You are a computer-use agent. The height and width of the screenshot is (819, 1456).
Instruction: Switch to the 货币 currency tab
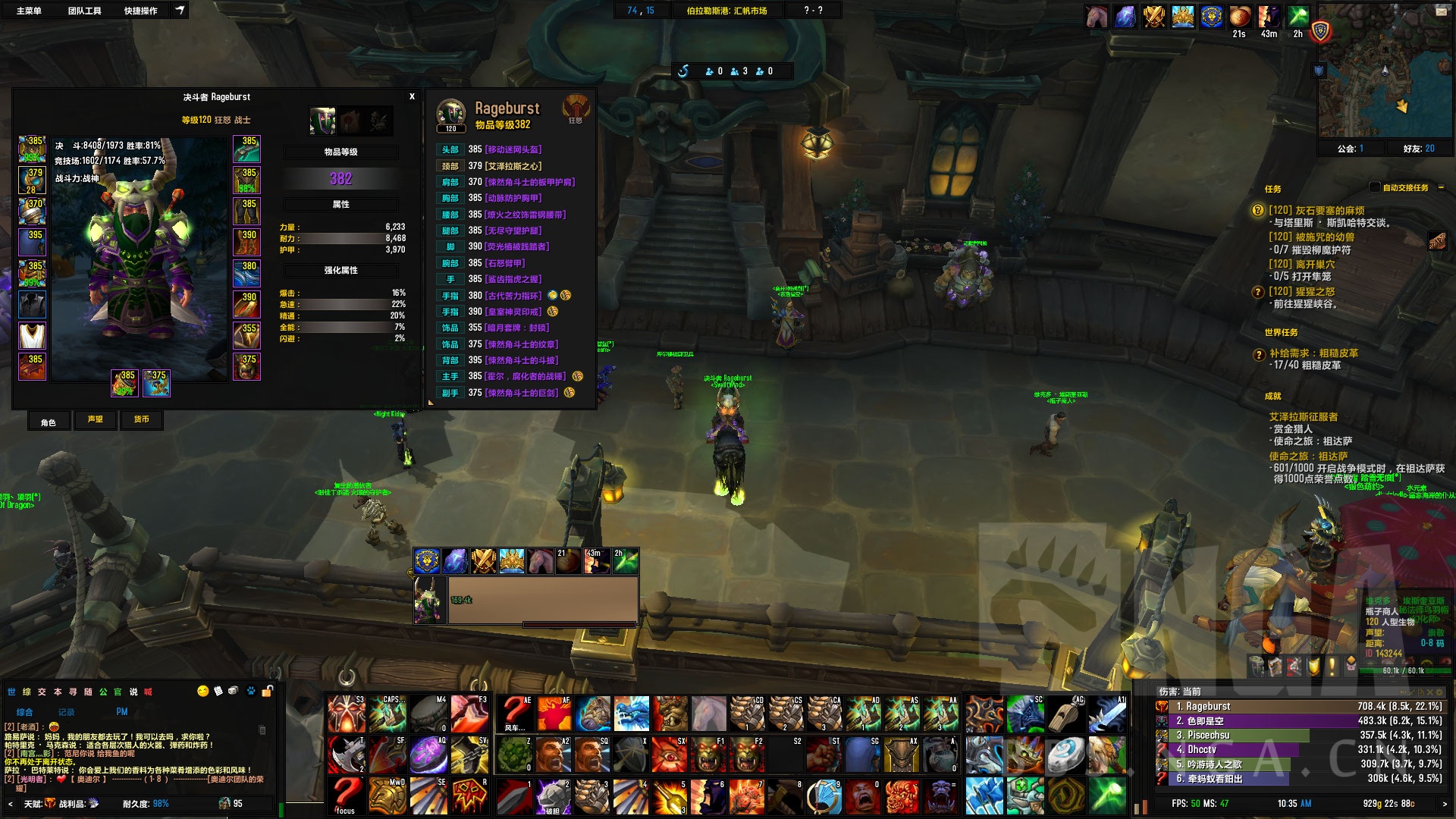click(142, 419)
